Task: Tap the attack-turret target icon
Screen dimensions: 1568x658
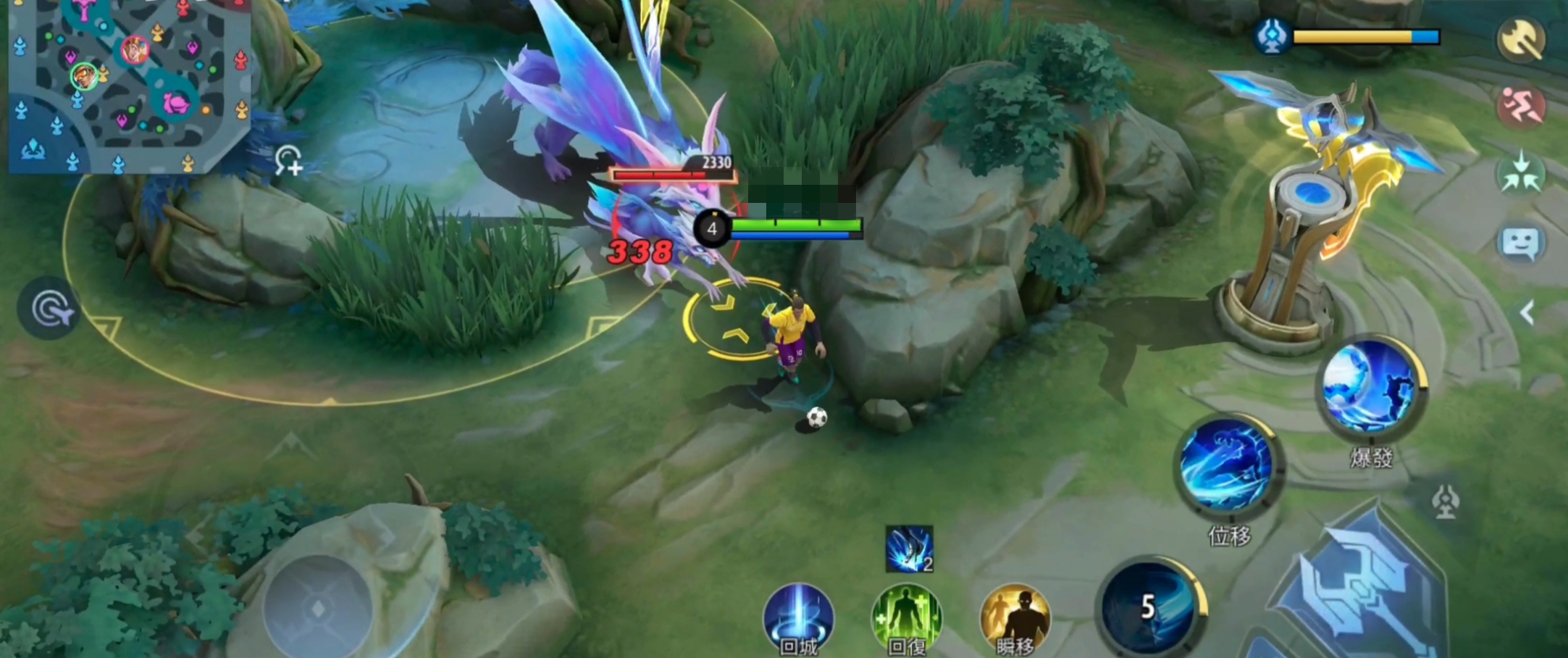Action: coord(1446,501)
